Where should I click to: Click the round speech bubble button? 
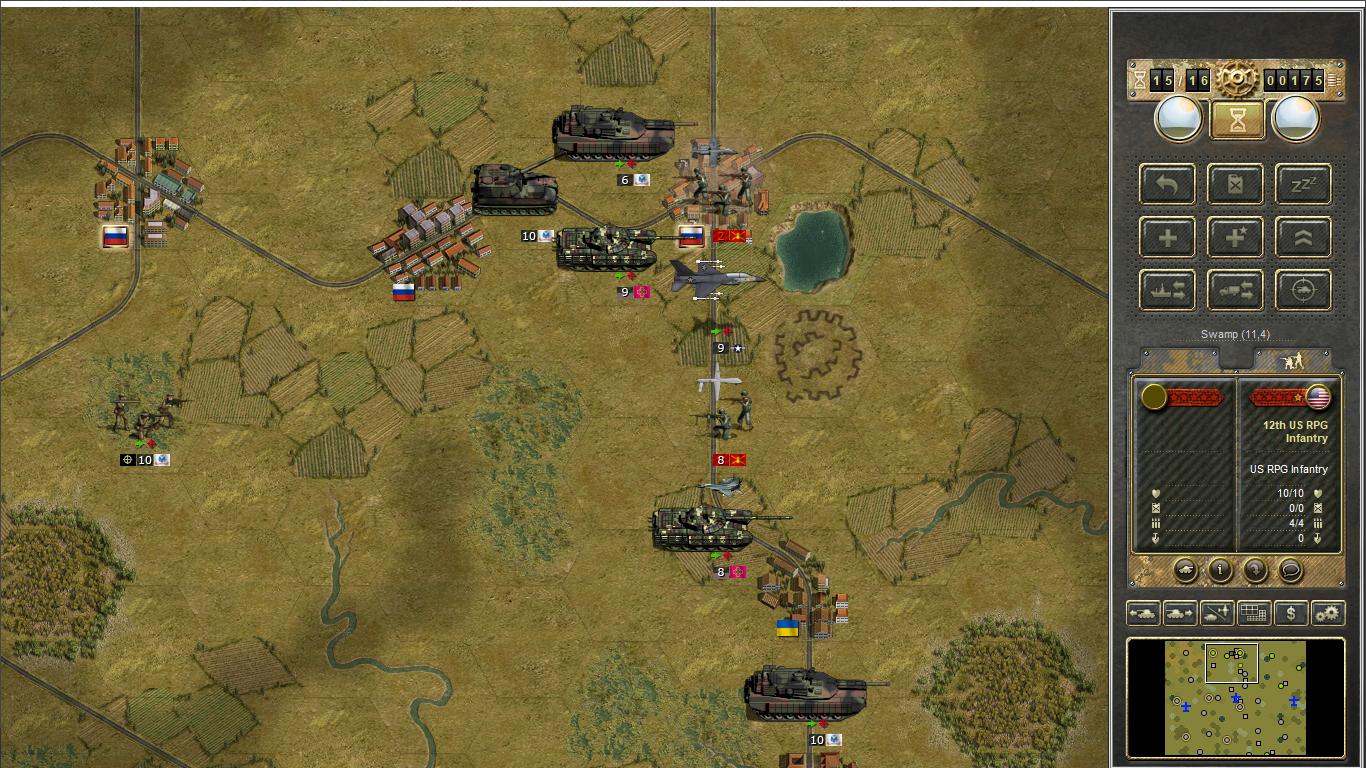click(1291, 570)
